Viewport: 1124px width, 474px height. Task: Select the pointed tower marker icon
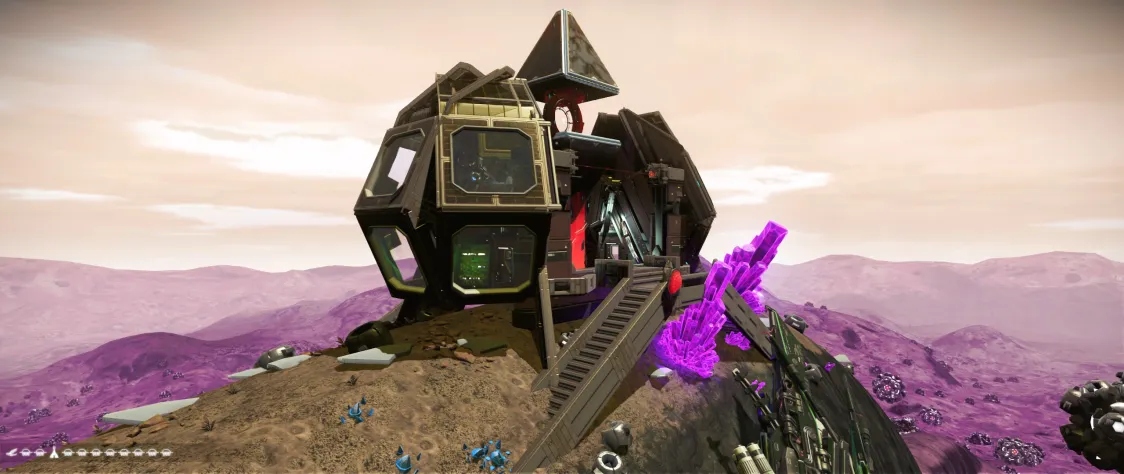54,452
